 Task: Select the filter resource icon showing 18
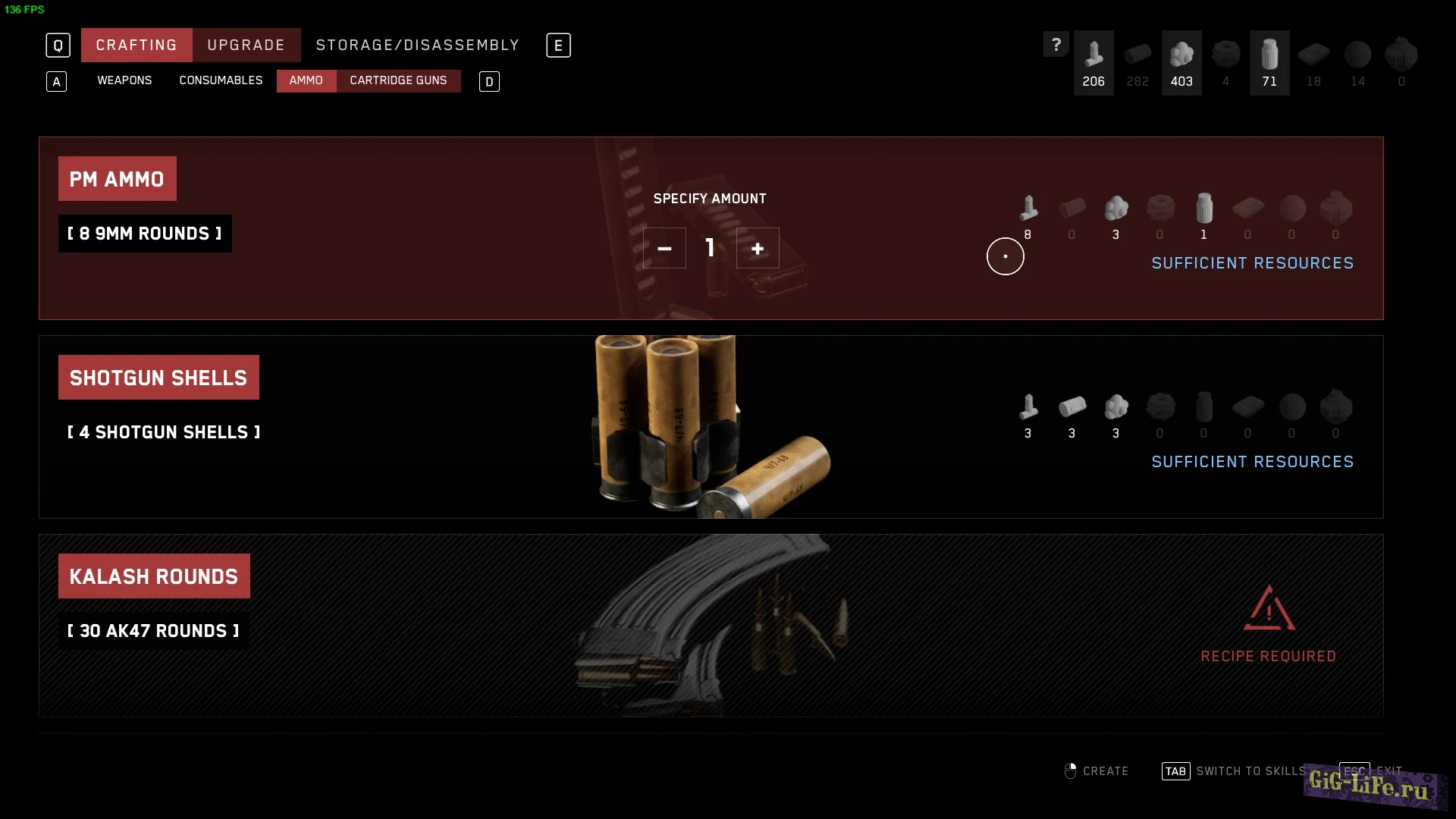tap(1313, 62)
